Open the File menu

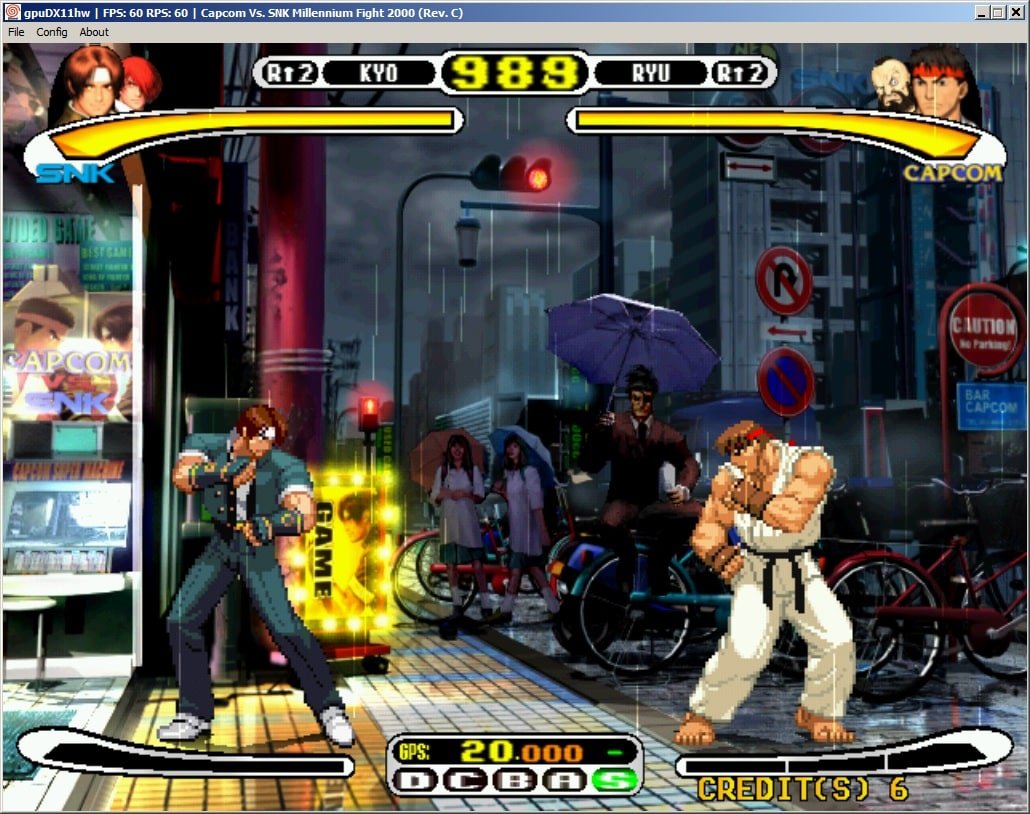pyautogui.click(x=16, y=32)
